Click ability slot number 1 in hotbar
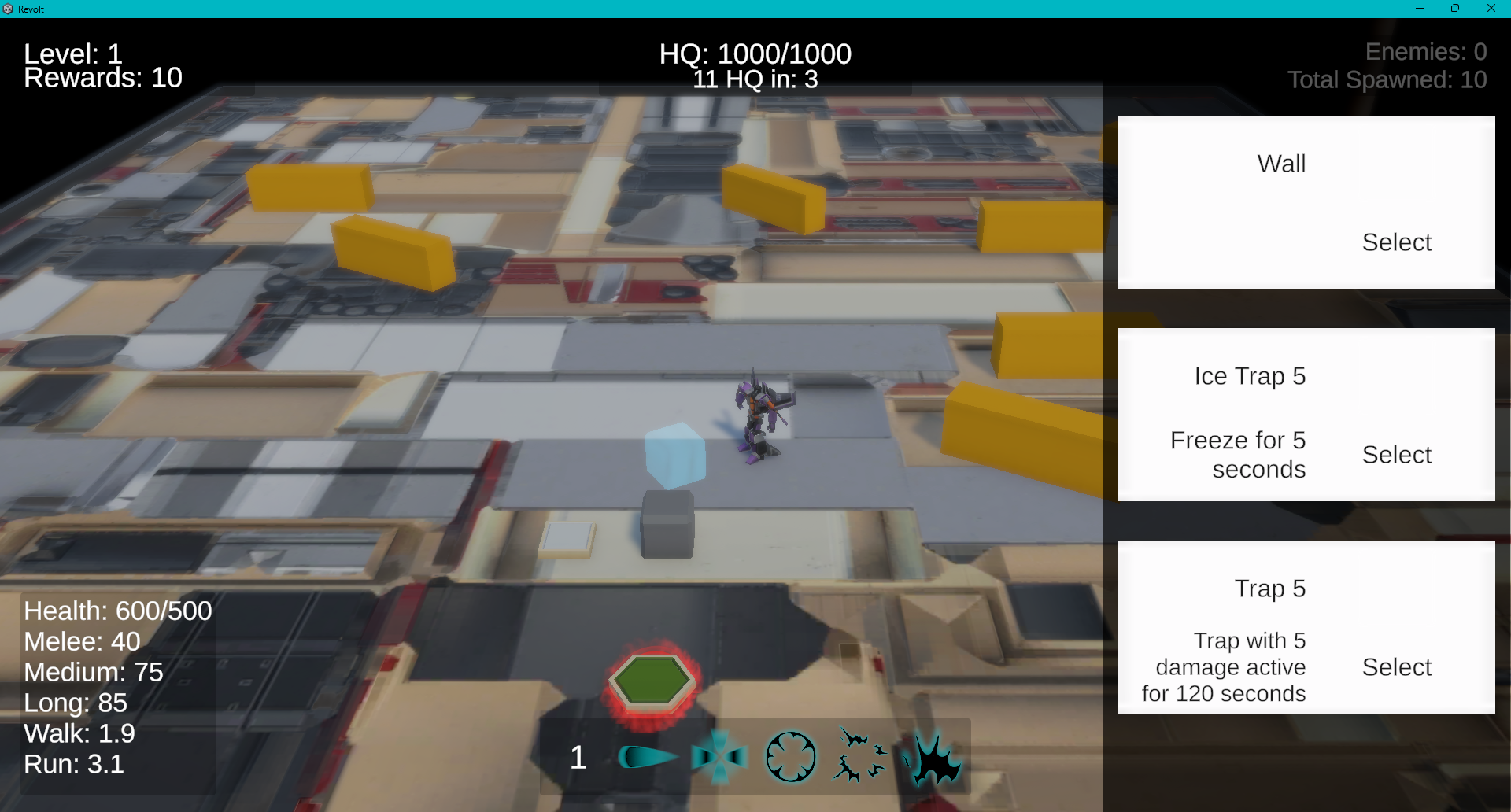 point(578,758)
